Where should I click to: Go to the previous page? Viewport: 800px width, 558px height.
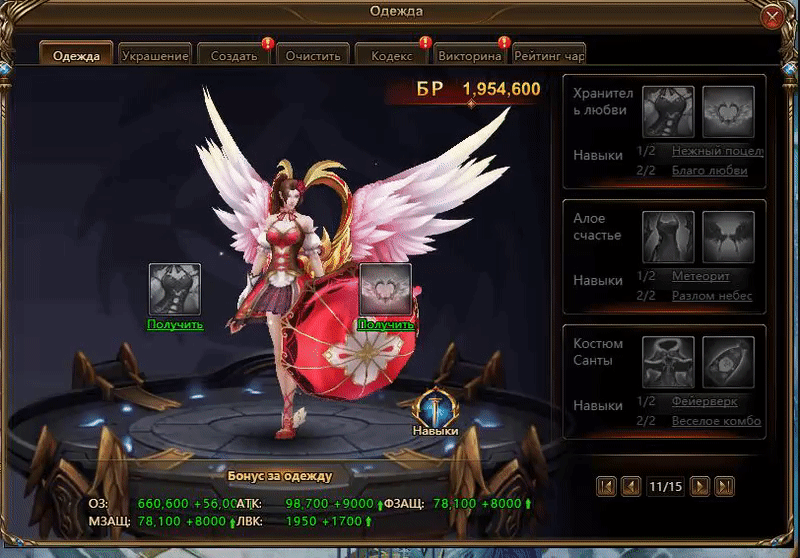(631, 487)
